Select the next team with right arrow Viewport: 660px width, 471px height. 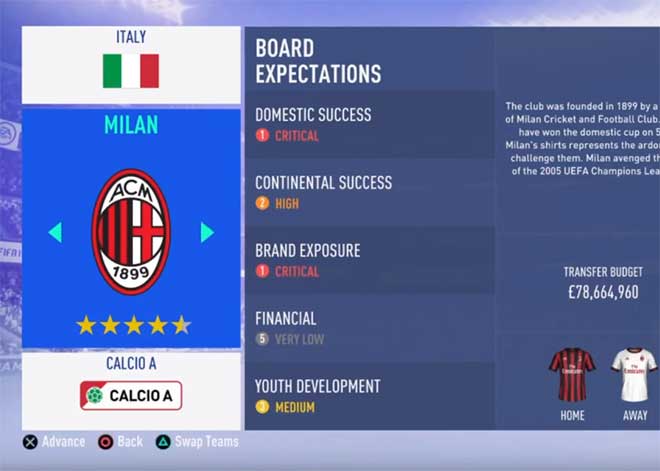(x=207, y=232)
